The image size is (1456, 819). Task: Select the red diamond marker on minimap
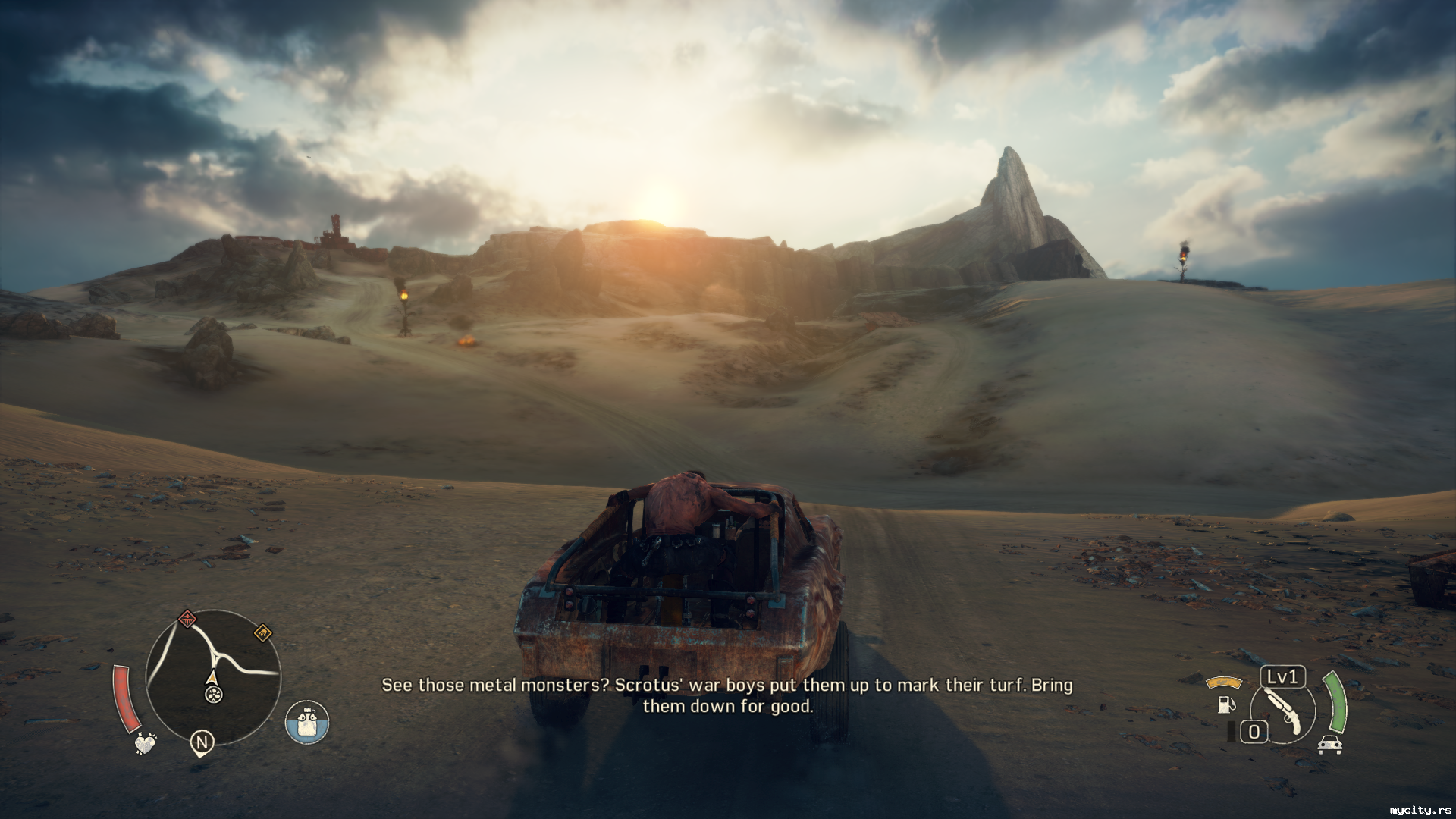(x=187, y=619)
